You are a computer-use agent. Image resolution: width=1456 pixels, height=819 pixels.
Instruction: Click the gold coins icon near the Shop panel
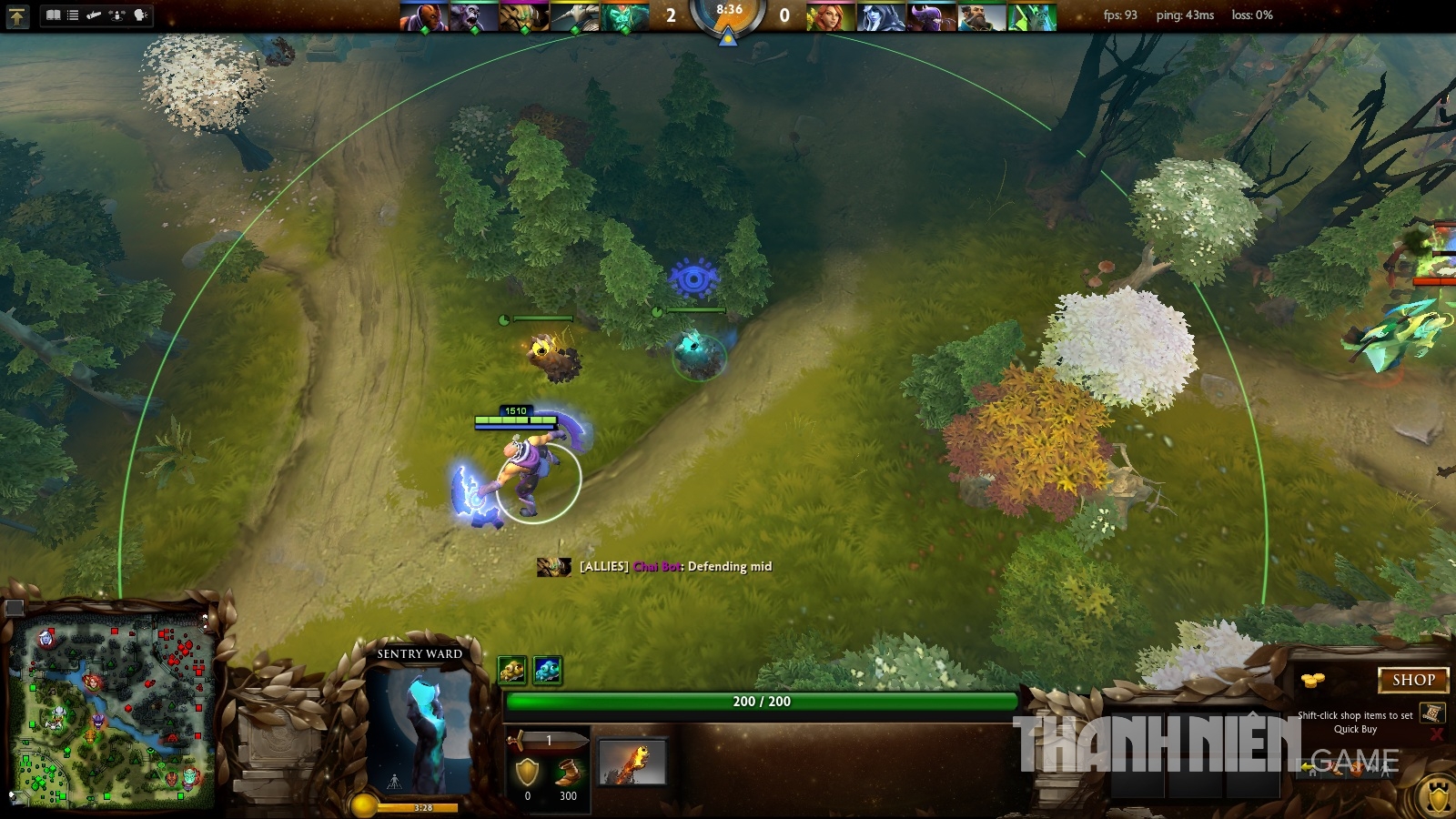point(1313,680)
